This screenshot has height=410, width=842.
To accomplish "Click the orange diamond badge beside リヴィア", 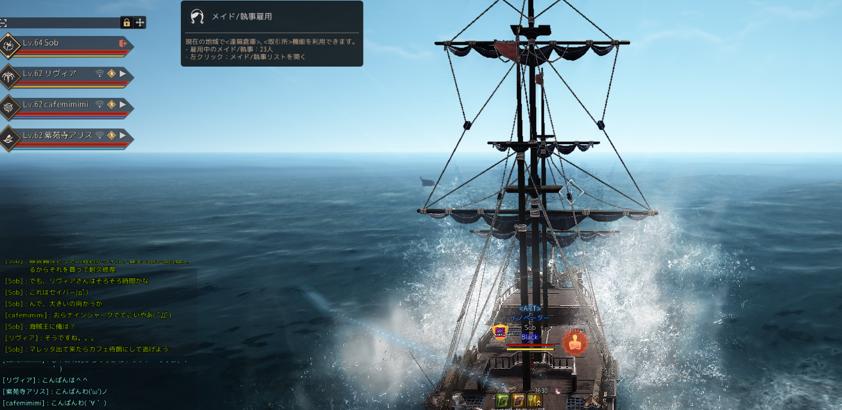I will point(111,74).
